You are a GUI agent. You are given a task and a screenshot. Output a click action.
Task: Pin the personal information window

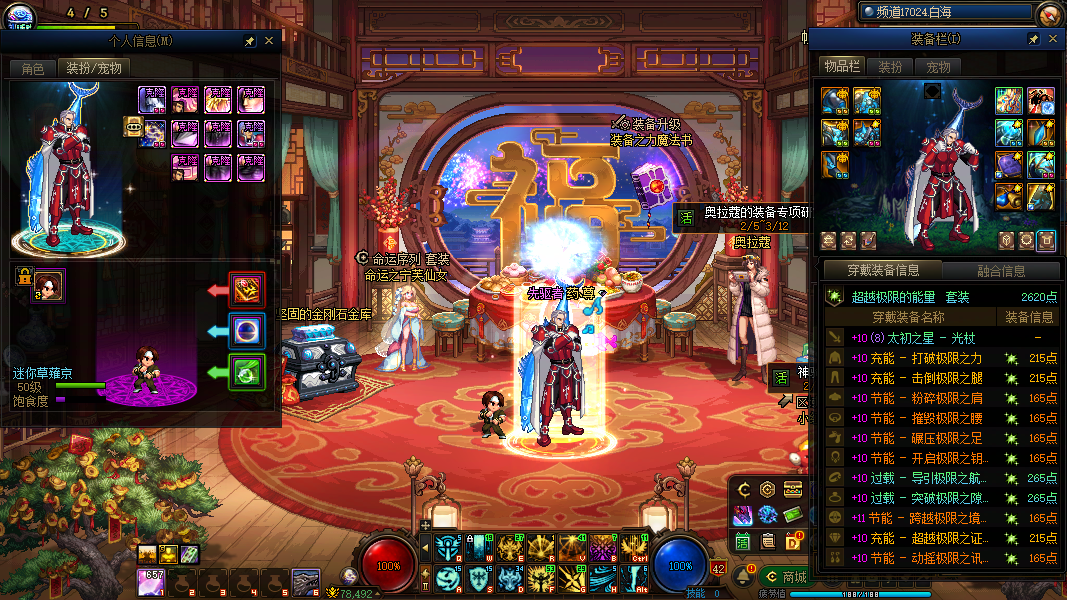tap(249, 41)
